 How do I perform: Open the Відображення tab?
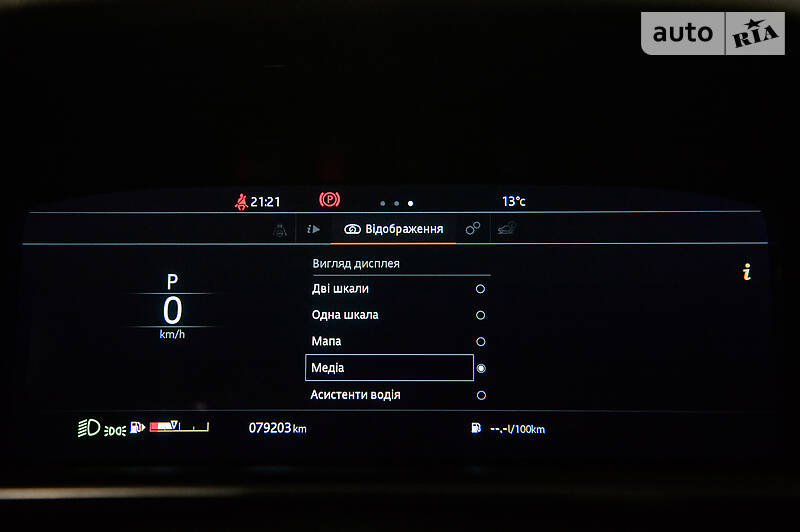[x=393, y=229]
